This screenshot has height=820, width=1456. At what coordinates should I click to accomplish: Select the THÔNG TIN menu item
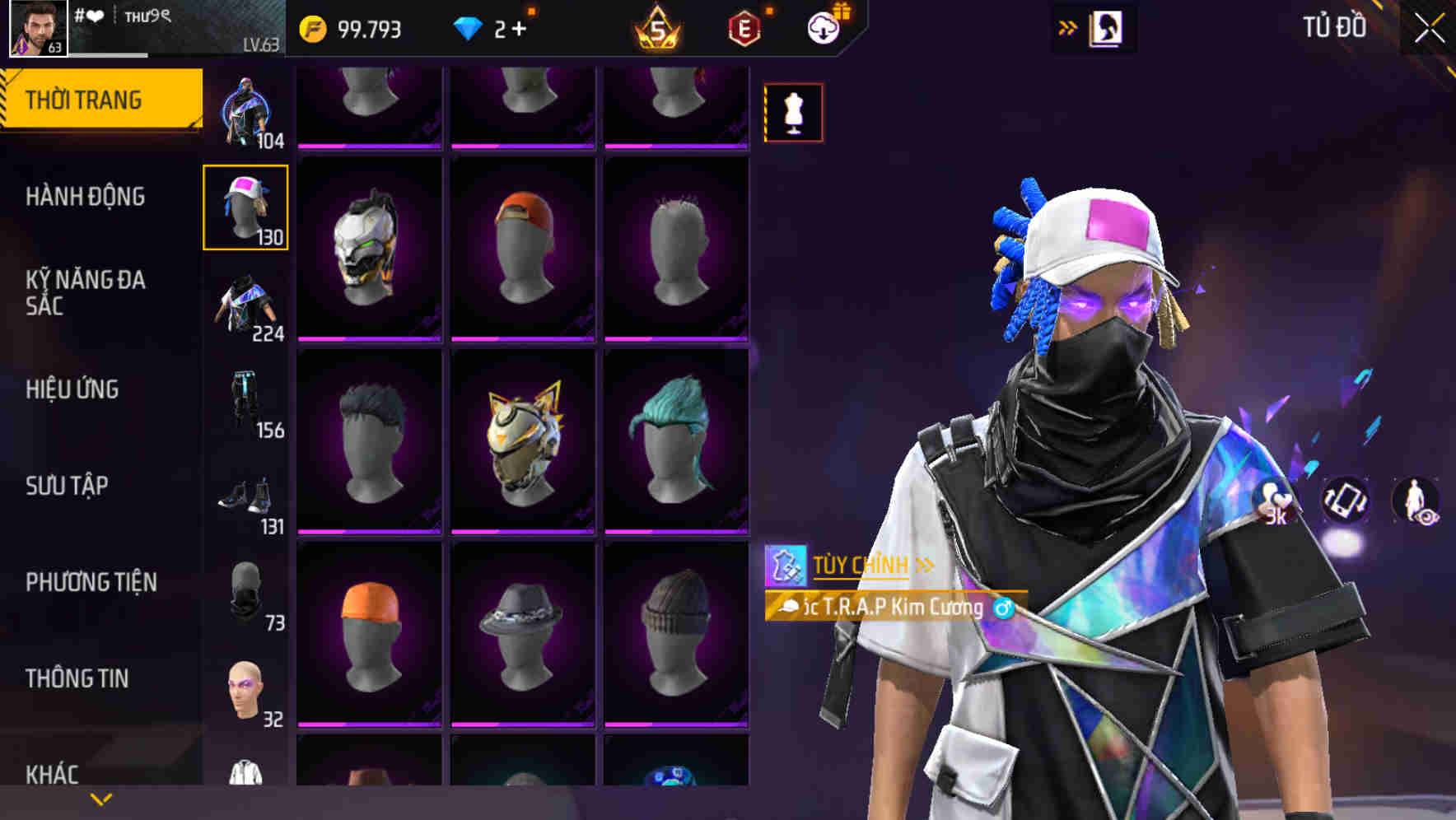(77, 678)
